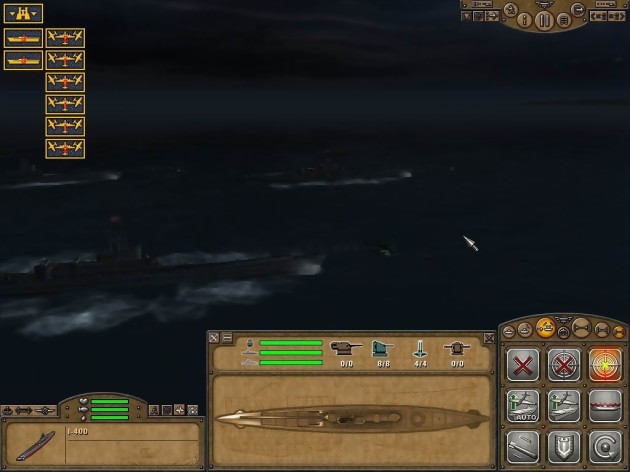Open the binoculars dropdown in top-left corner

point(22,13)
